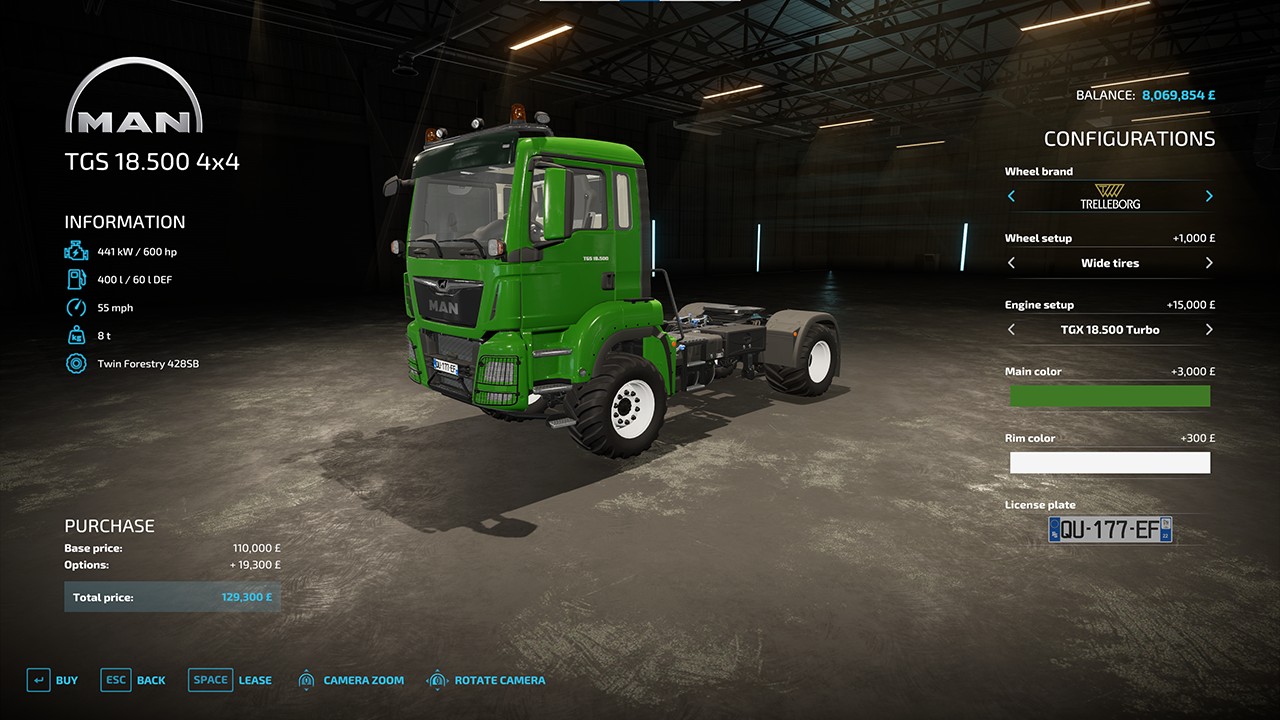The height and width of the screenshot is (720, 1280).
Task: Switch to previous wheel setup option
Action: coord(1011,263)
